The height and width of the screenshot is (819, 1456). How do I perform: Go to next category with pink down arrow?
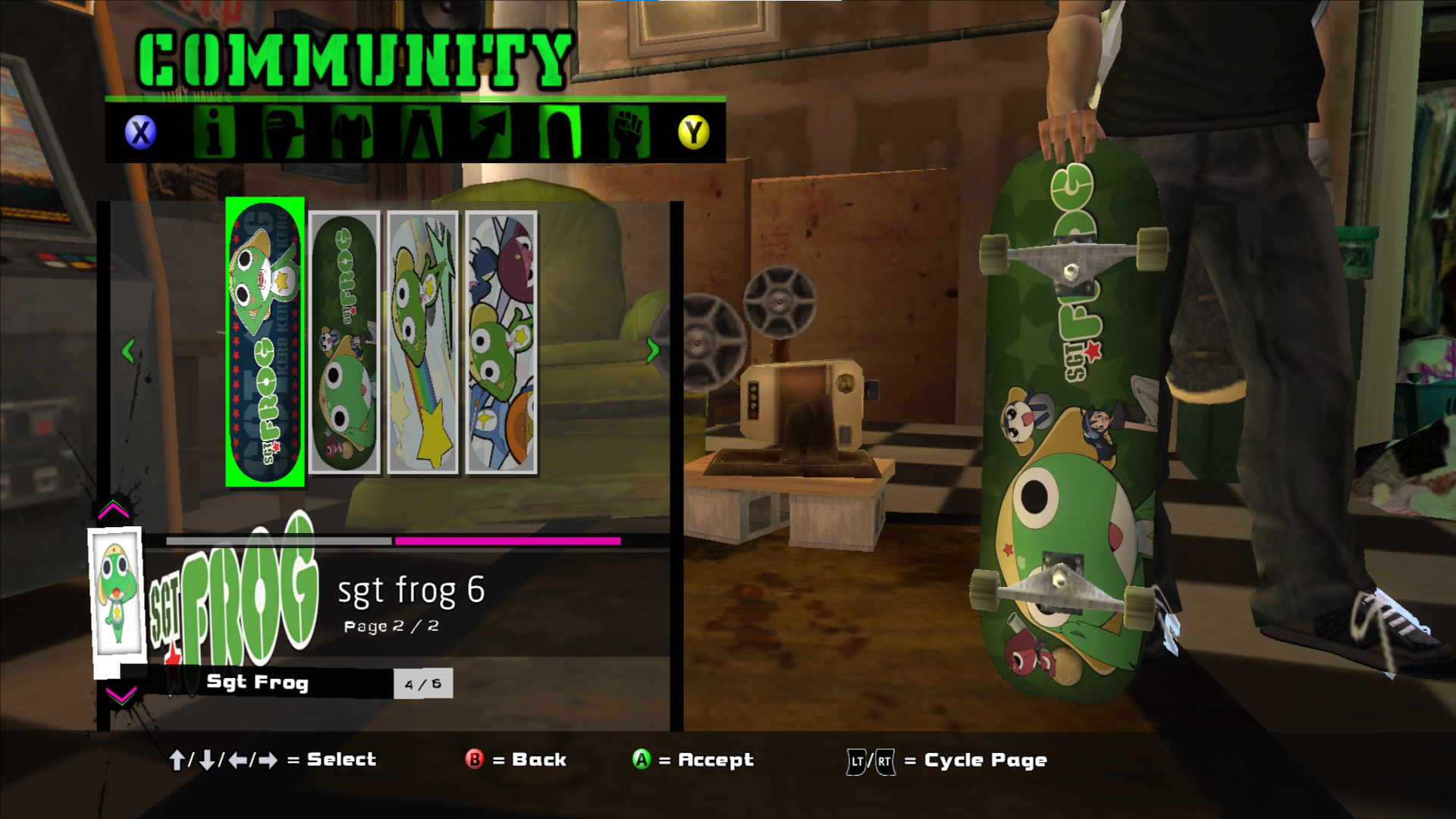pyautogui.click(x=121, y=695)
